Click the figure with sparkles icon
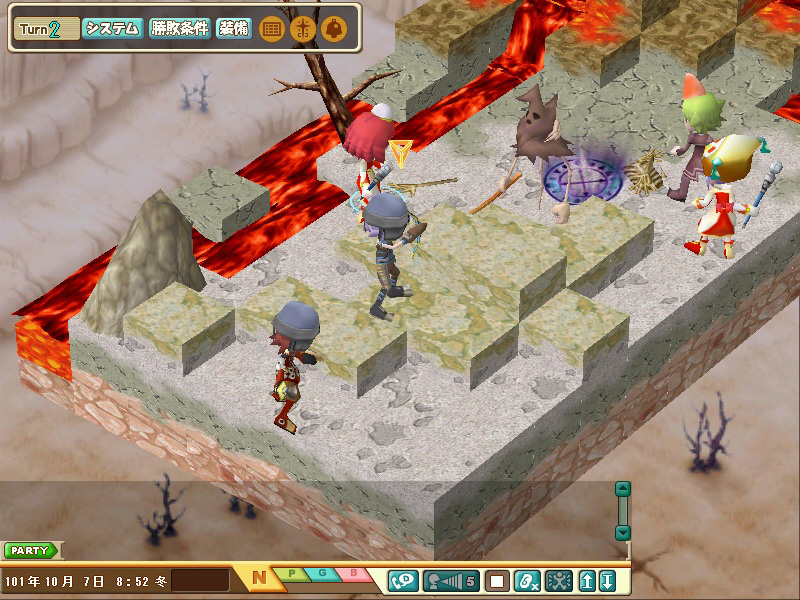 tap(558, 580)
